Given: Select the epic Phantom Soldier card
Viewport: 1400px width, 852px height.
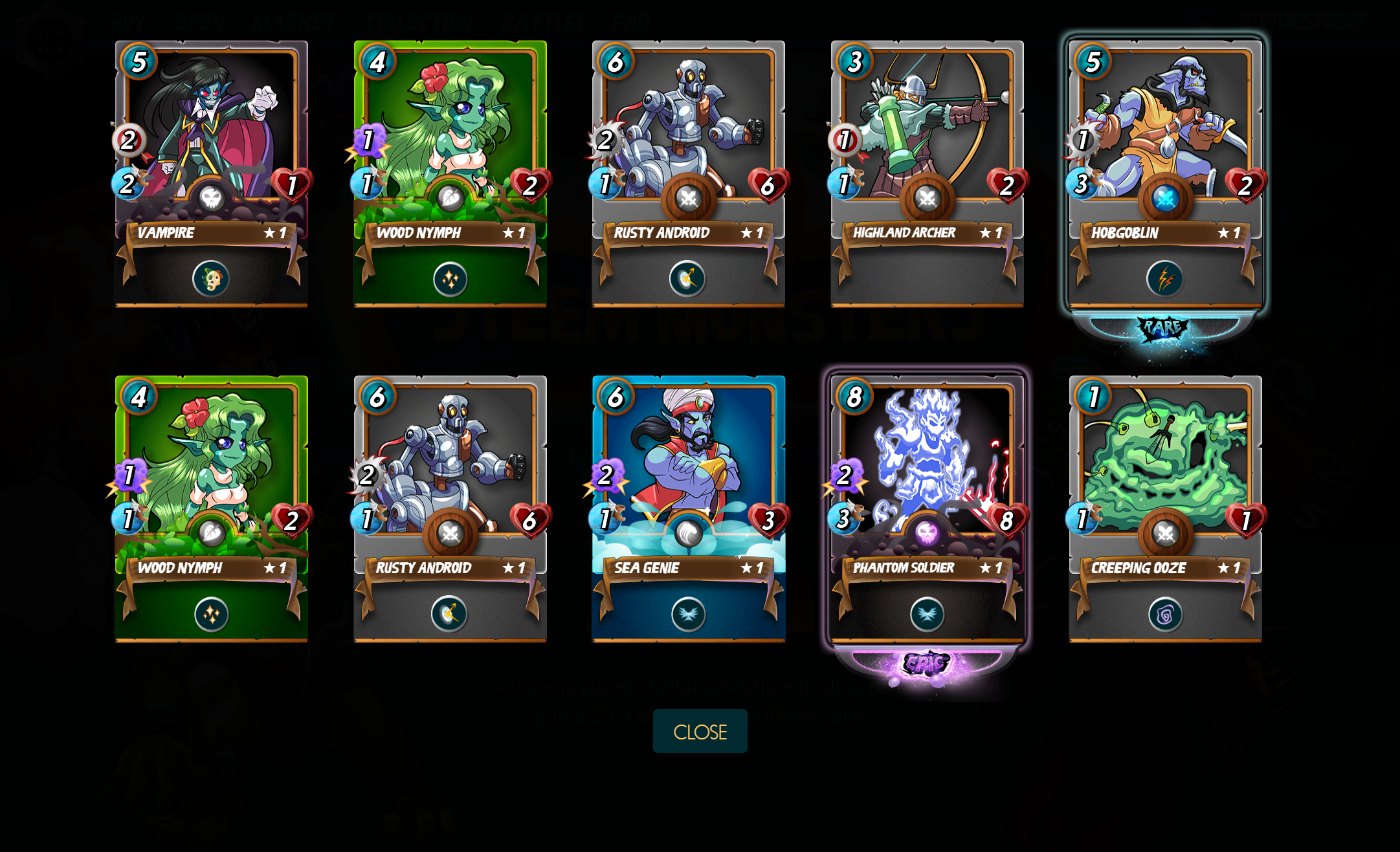Looking at the screenshot, I should [927, 464].
